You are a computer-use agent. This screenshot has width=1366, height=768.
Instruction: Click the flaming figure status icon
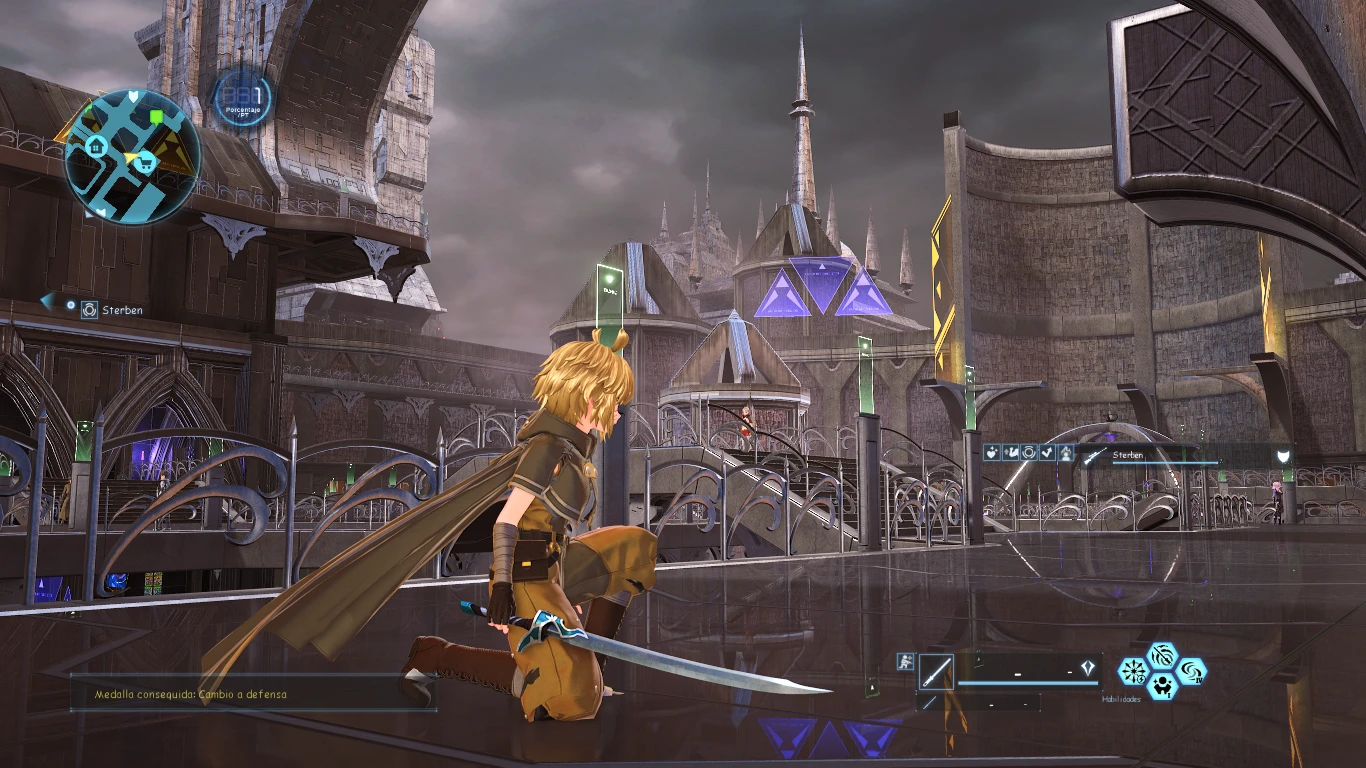tap(1066, 453)
